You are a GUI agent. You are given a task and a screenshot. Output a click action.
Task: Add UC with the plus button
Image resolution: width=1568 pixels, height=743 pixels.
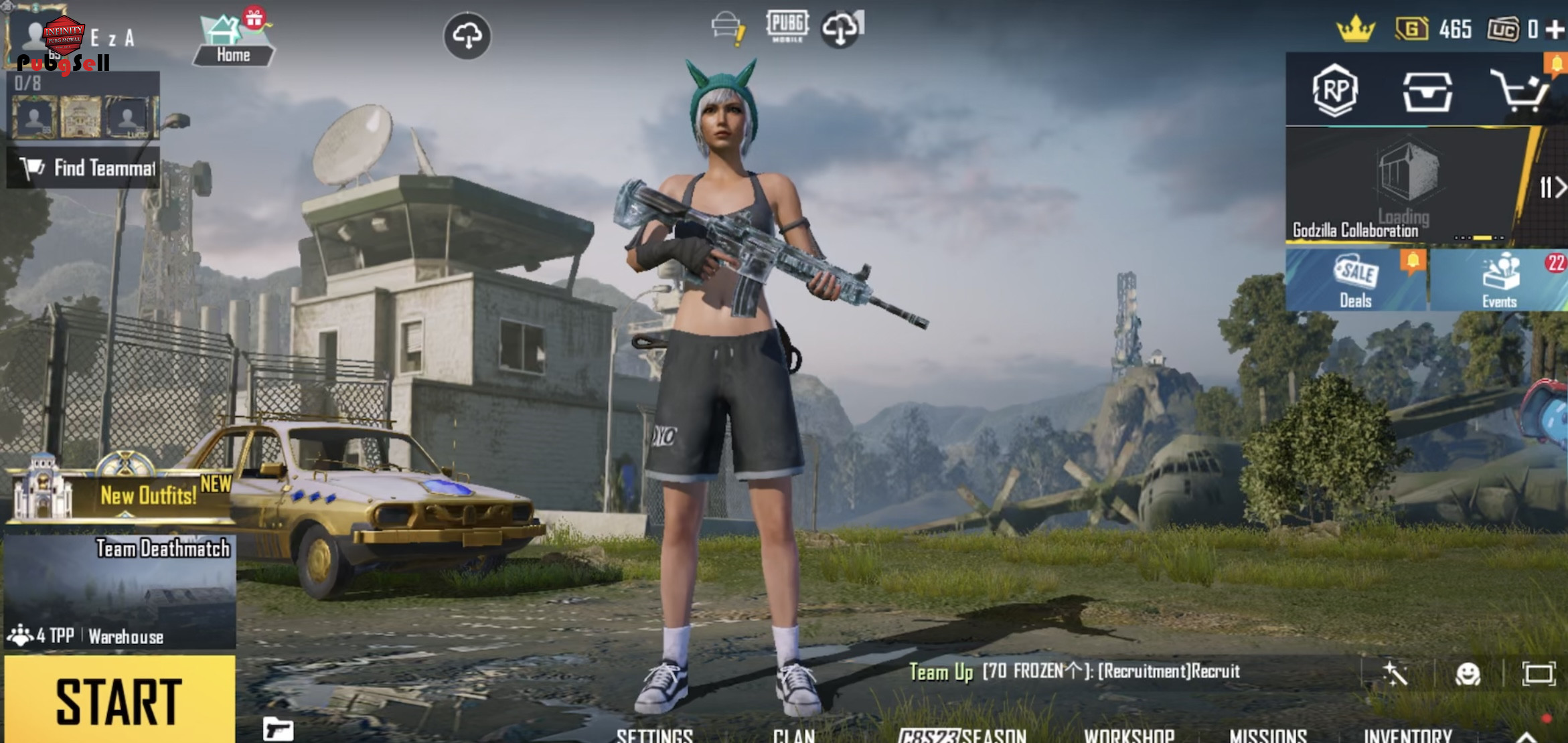[1556, 29]
